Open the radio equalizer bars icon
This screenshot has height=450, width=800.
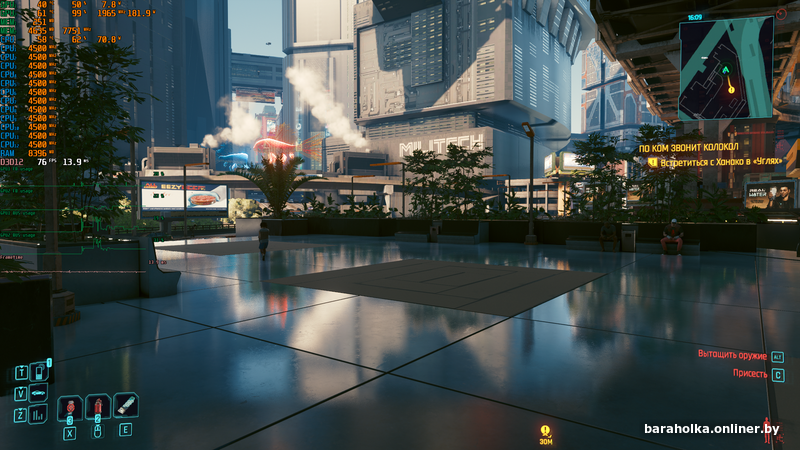(x=38, y=414)
